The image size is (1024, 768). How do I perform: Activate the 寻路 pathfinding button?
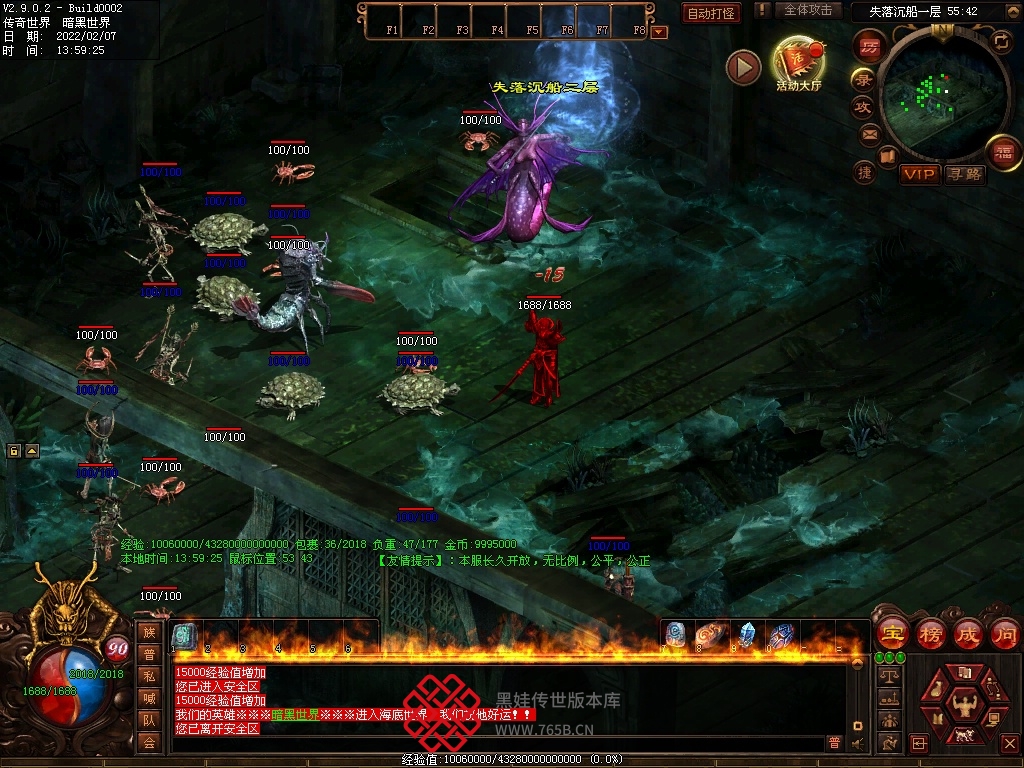965,174
